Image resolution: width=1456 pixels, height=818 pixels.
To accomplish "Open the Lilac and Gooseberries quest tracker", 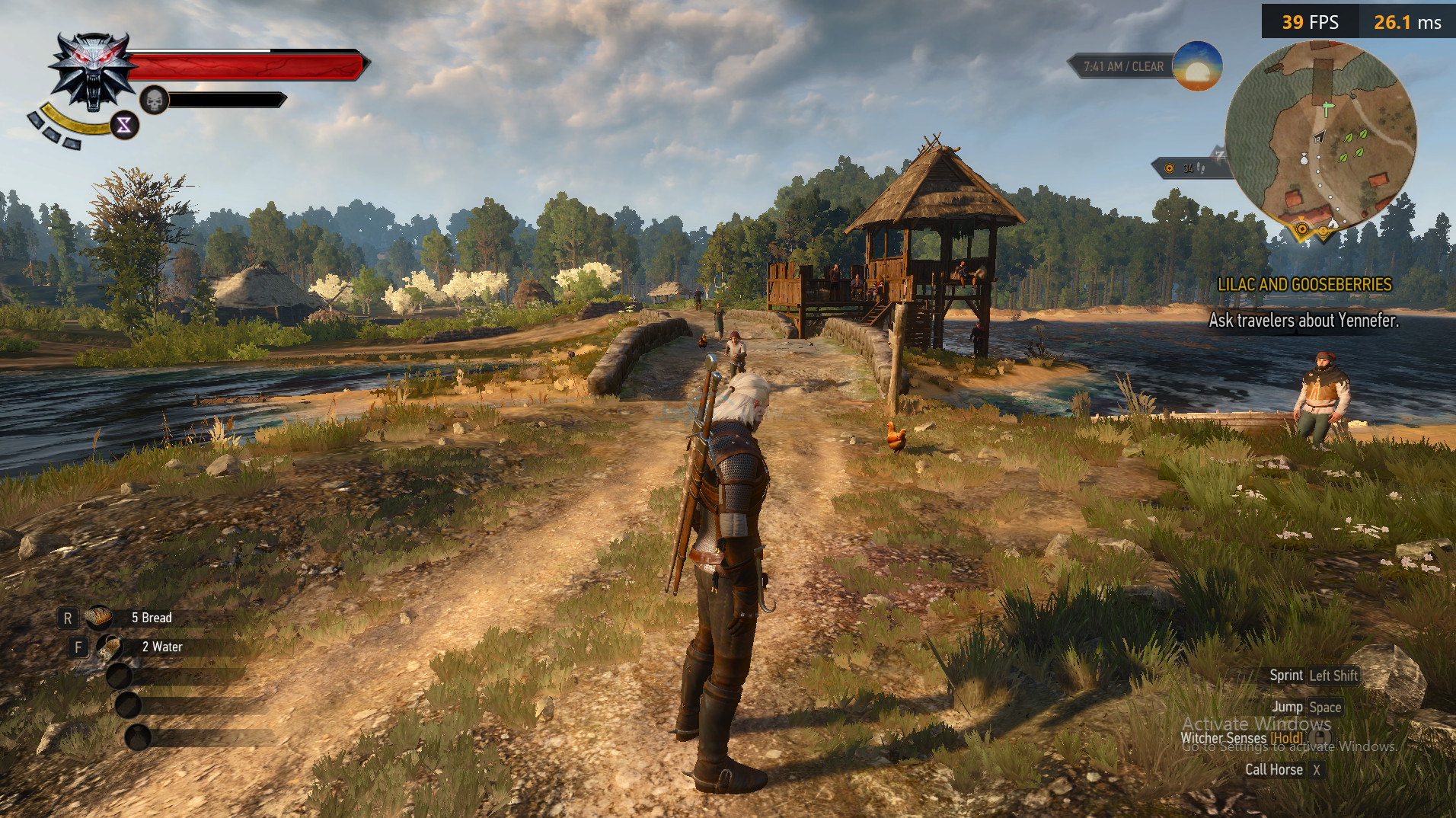I will (x=1304, y=285).
